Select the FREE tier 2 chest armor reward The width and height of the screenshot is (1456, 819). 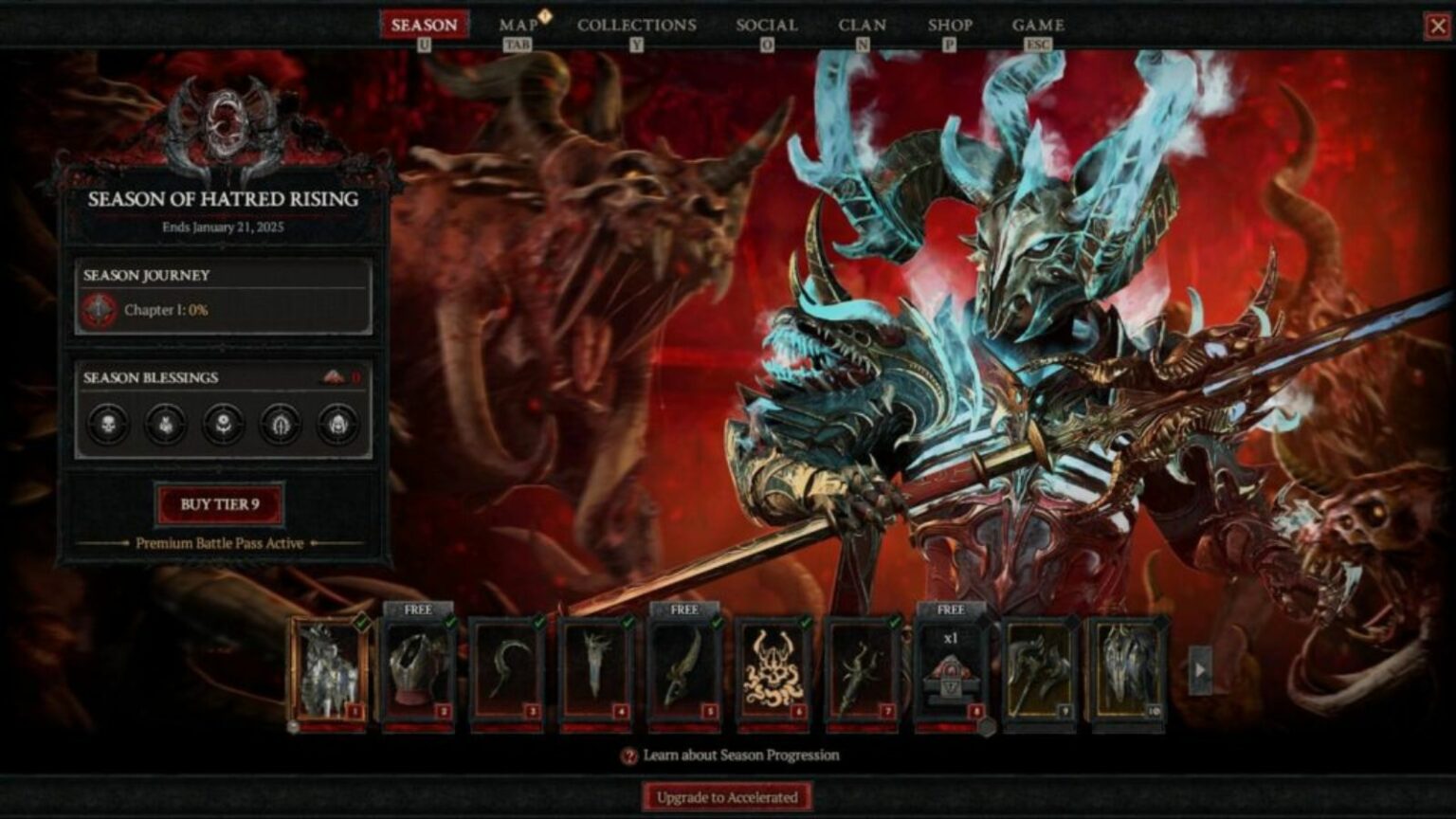pyautogui.click(x=420, y=669)
